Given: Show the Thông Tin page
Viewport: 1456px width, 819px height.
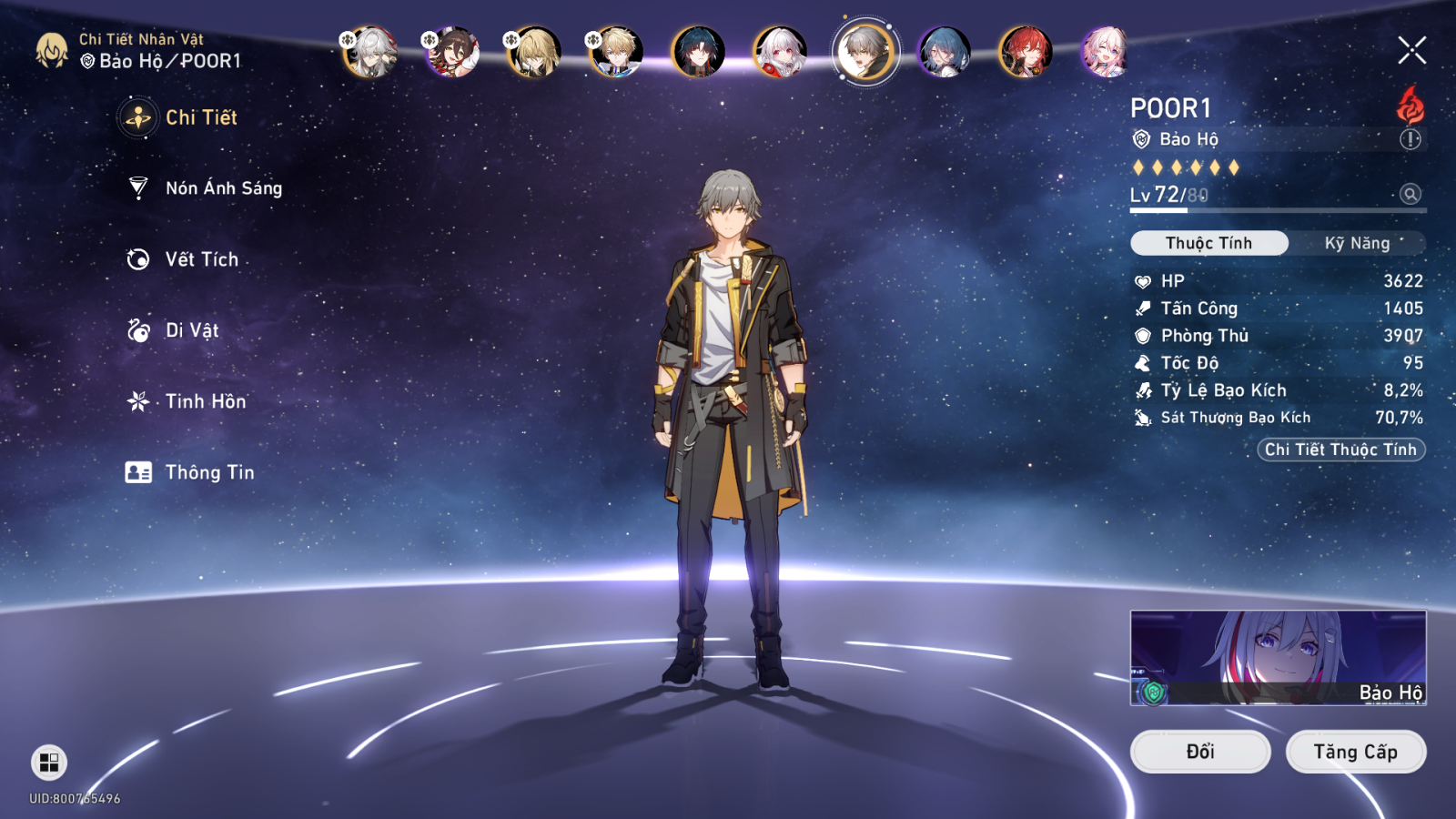Looking at the screenshot, I should point(209,472).
